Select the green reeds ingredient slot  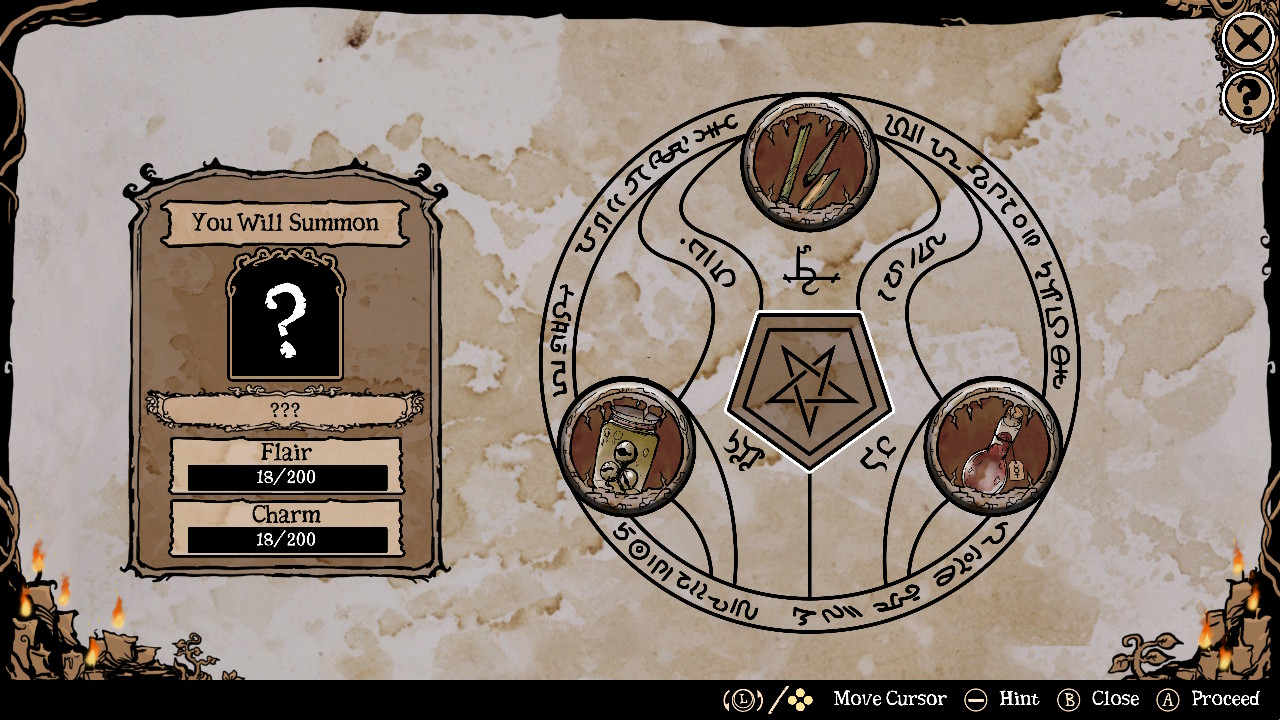tap(808, 165)
